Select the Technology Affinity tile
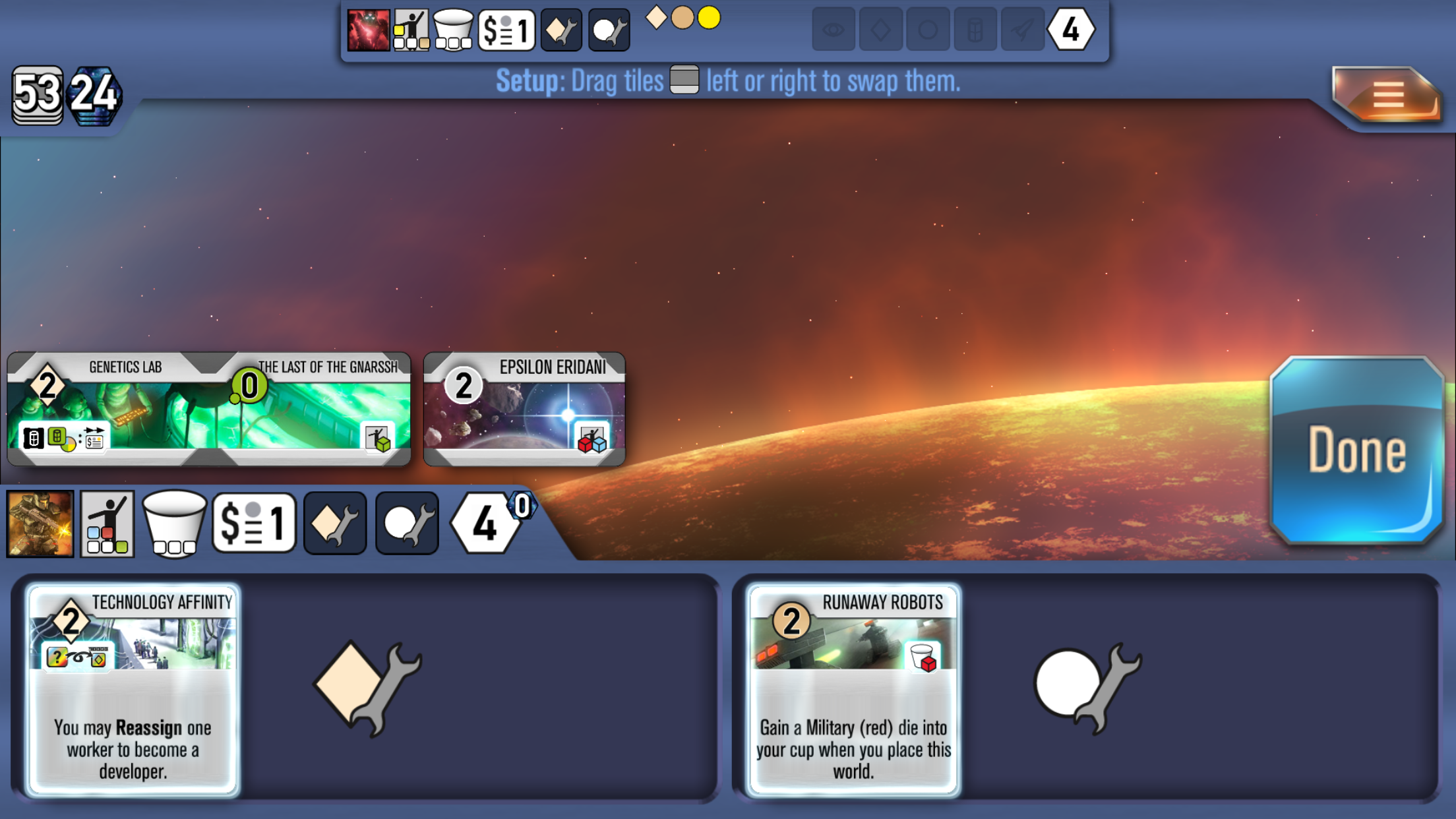 (x=133, y=690)
